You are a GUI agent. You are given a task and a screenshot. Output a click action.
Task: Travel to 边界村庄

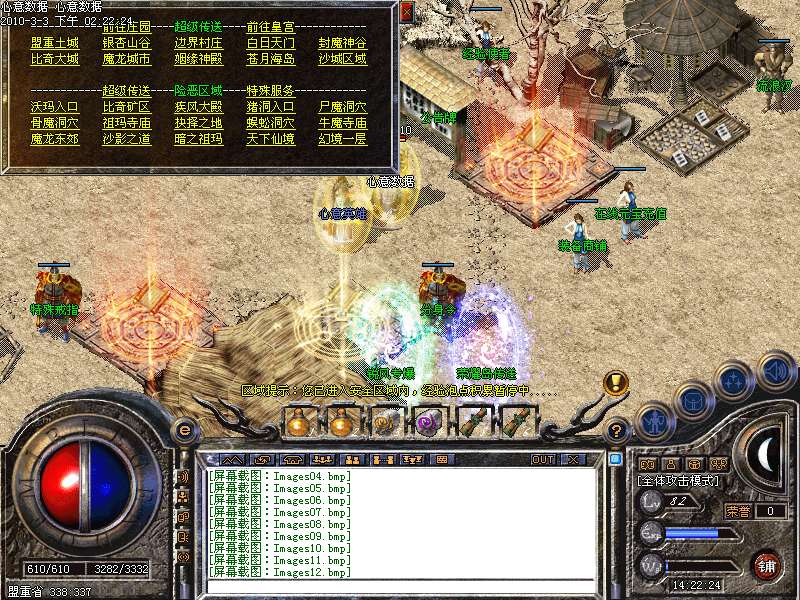tap(198, 43)
